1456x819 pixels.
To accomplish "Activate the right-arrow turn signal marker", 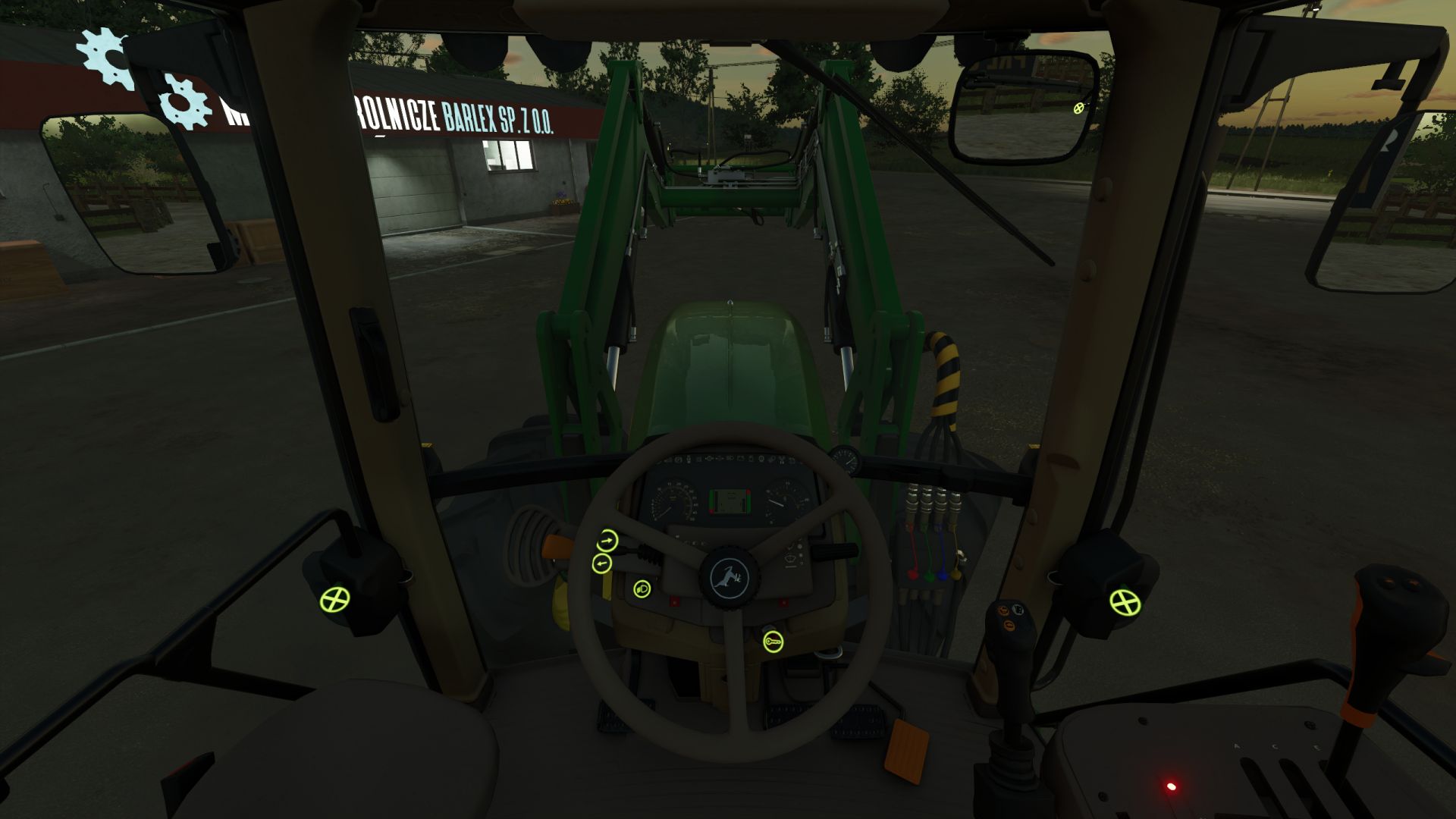I will (x=607, y=541).
